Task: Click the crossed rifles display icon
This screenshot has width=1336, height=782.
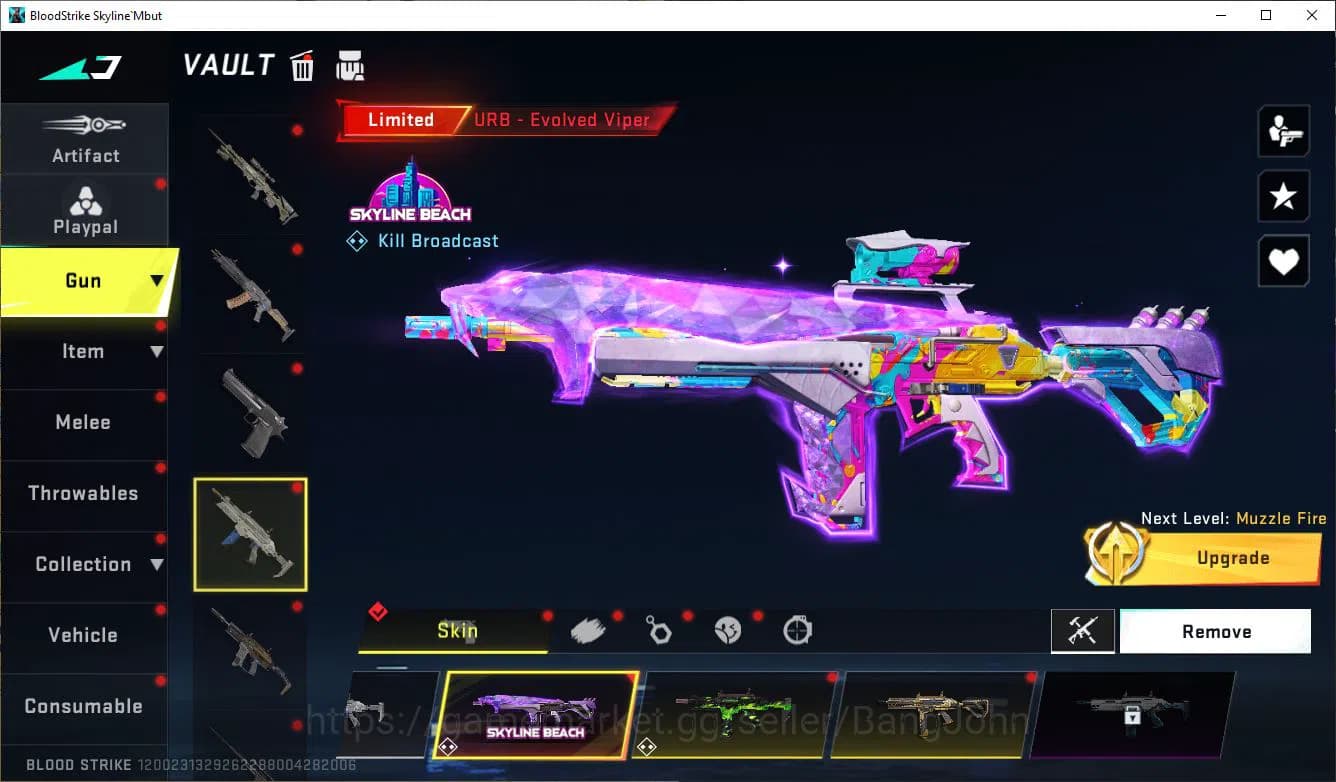Action: pyautogui.click(x=1083, y=631)
